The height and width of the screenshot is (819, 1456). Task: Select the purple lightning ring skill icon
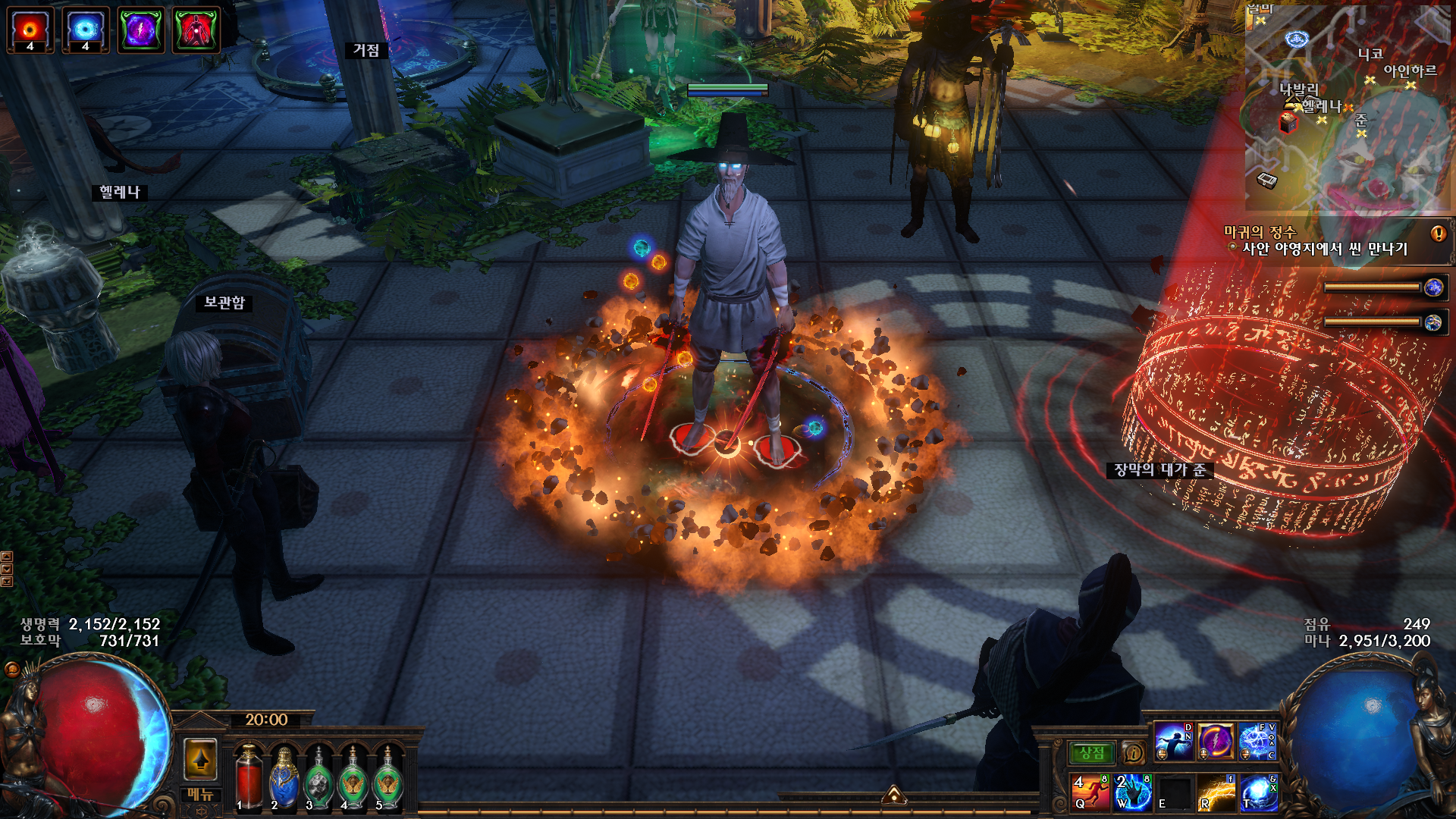pos(1215,742)
